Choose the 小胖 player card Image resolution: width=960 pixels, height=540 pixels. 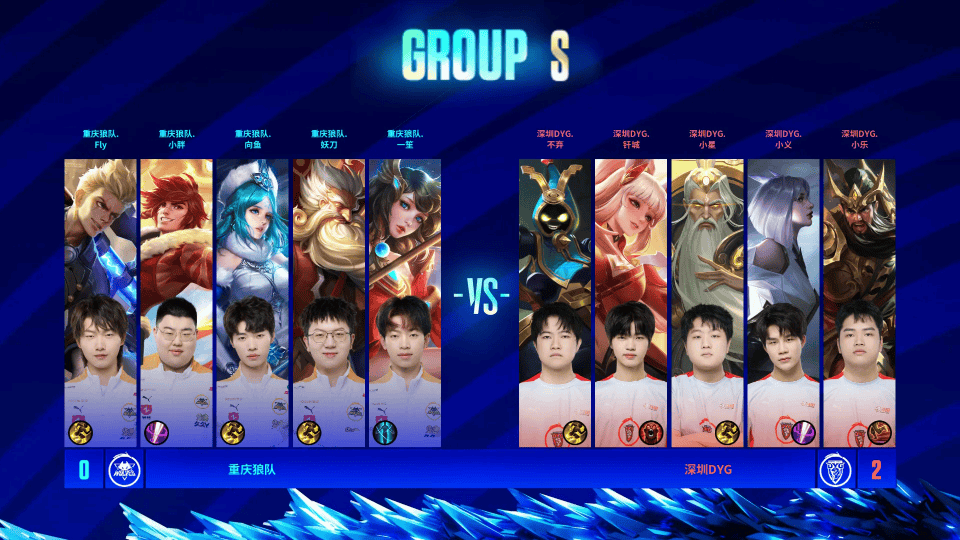[176, 302]
